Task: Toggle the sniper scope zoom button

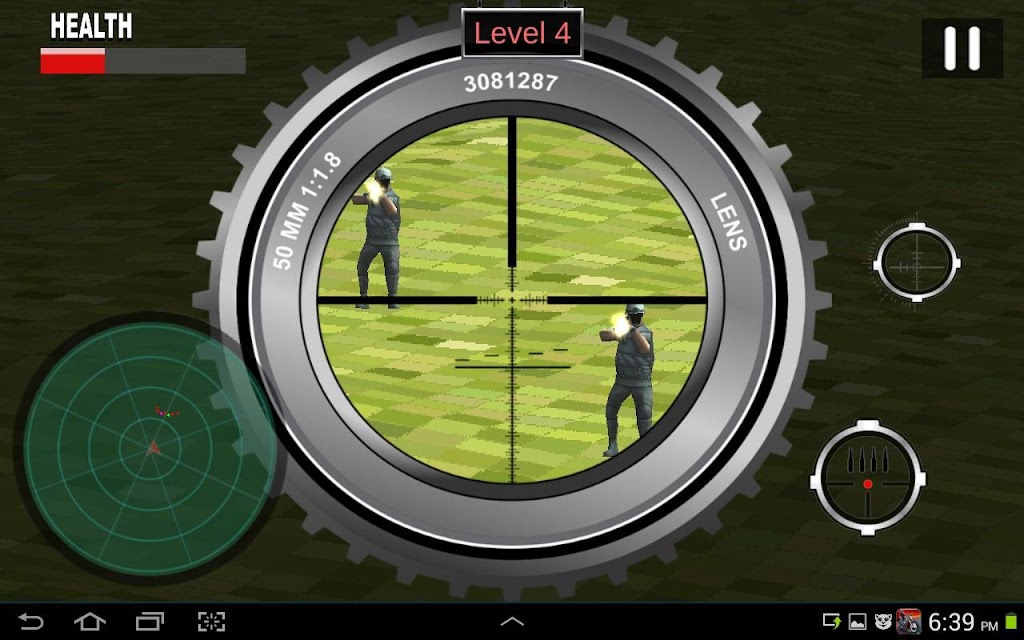Action: tap(916, 263)
